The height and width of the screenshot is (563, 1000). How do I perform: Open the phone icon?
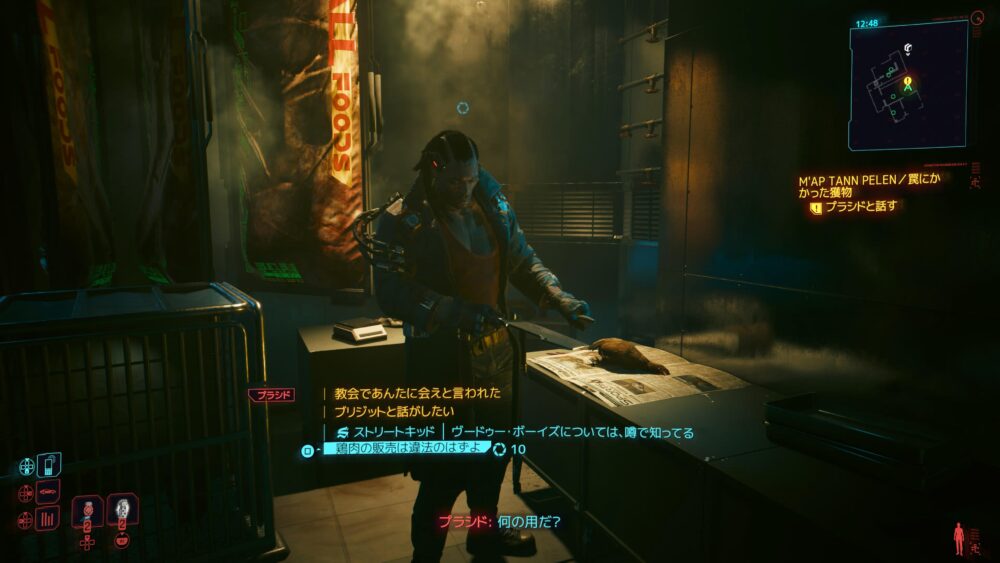[50, 466]
